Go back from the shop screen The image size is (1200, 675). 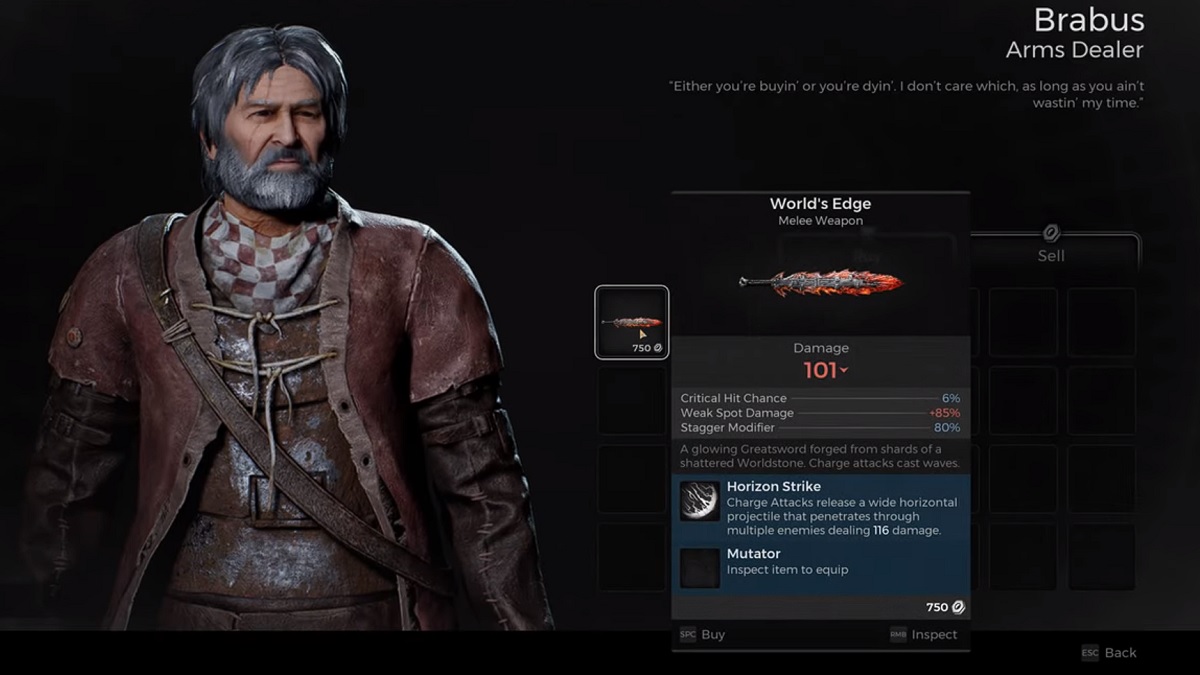pos(1109,652)
